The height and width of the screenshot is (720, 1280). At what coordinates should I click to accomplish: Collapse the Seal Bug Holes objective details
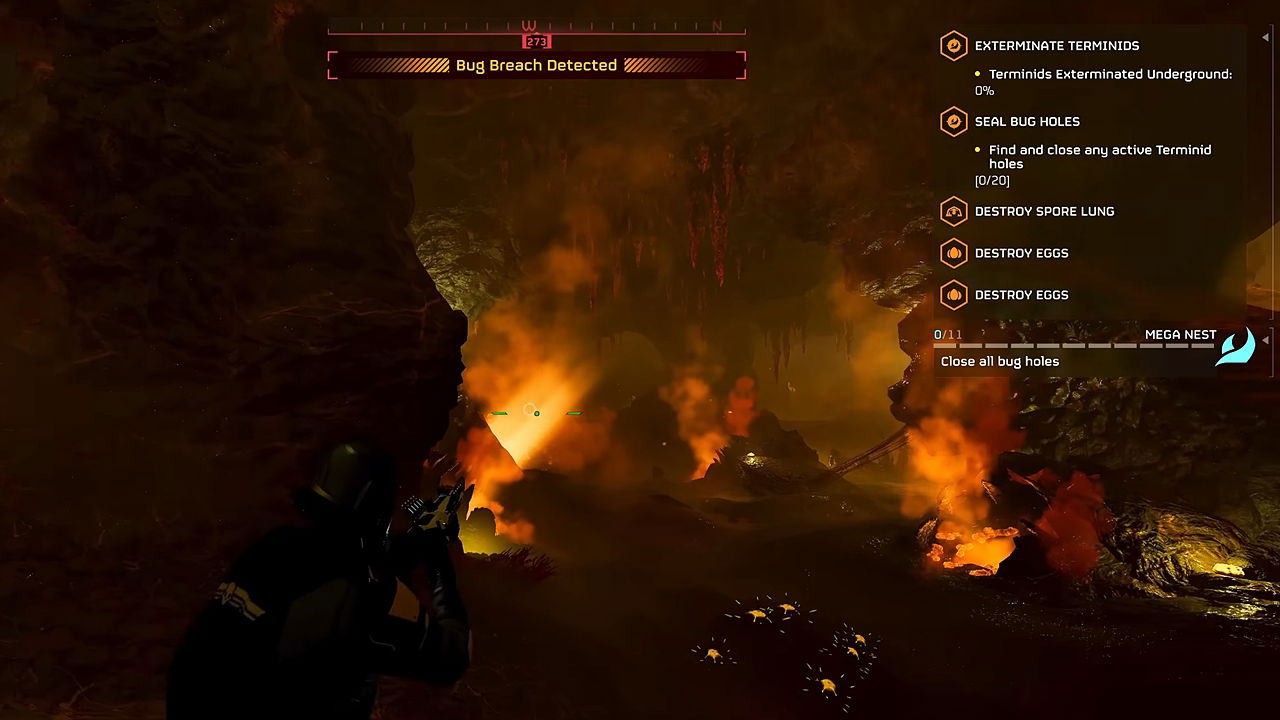[1027, 121]
